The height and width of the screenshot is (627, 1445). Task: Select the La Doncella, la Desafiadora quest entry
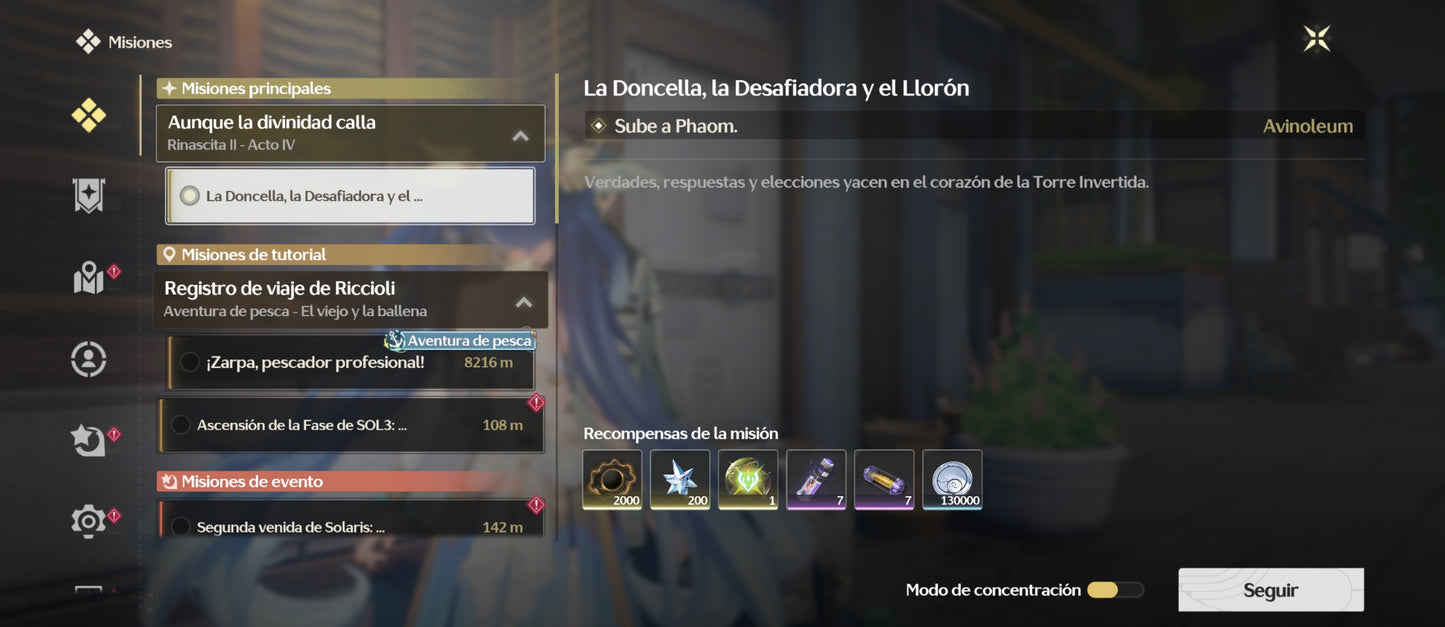[x=350, y=196]
